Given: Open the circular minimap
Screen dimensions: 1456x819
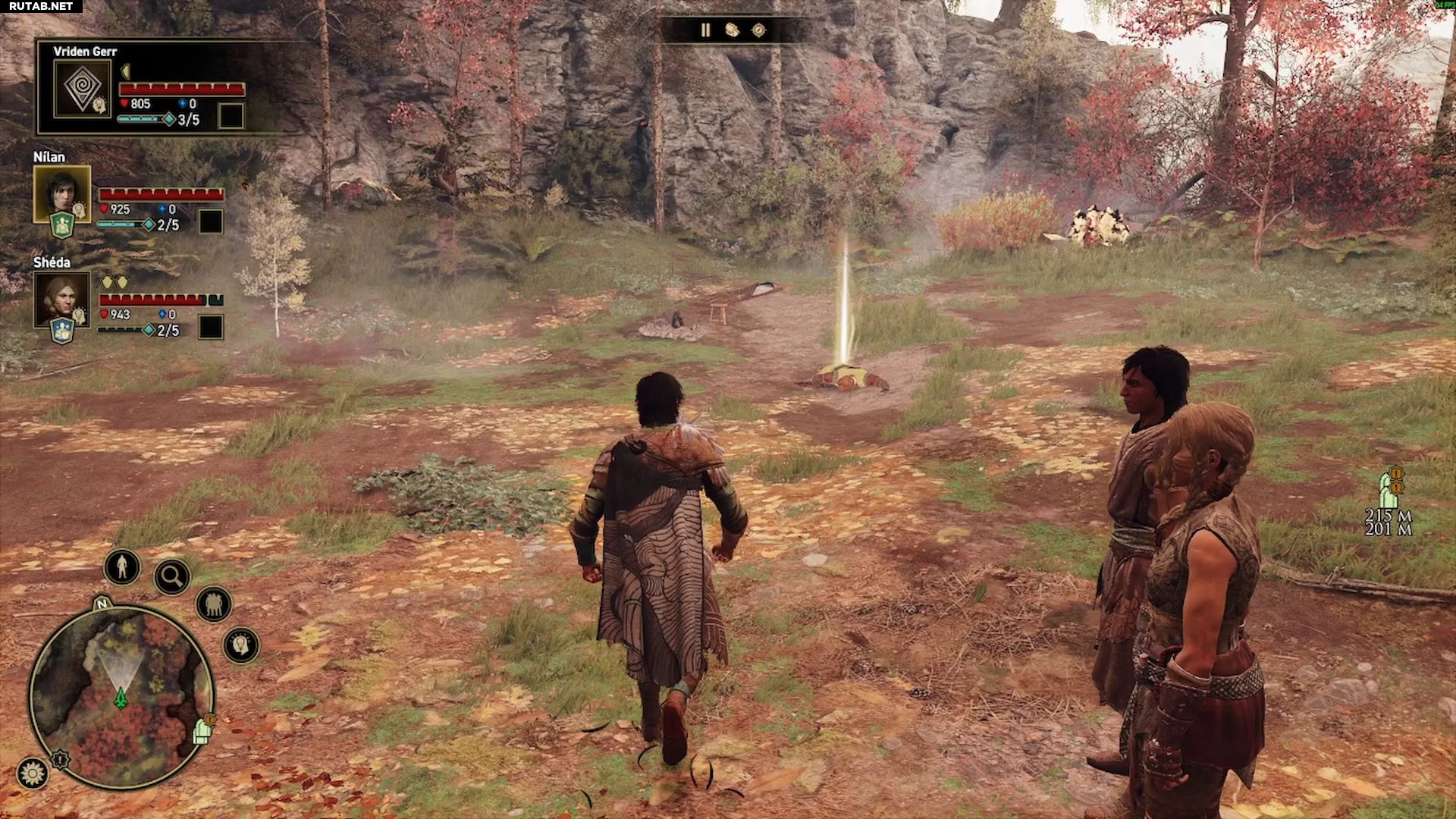Looking at the screenshot, I should pos(121,697).
